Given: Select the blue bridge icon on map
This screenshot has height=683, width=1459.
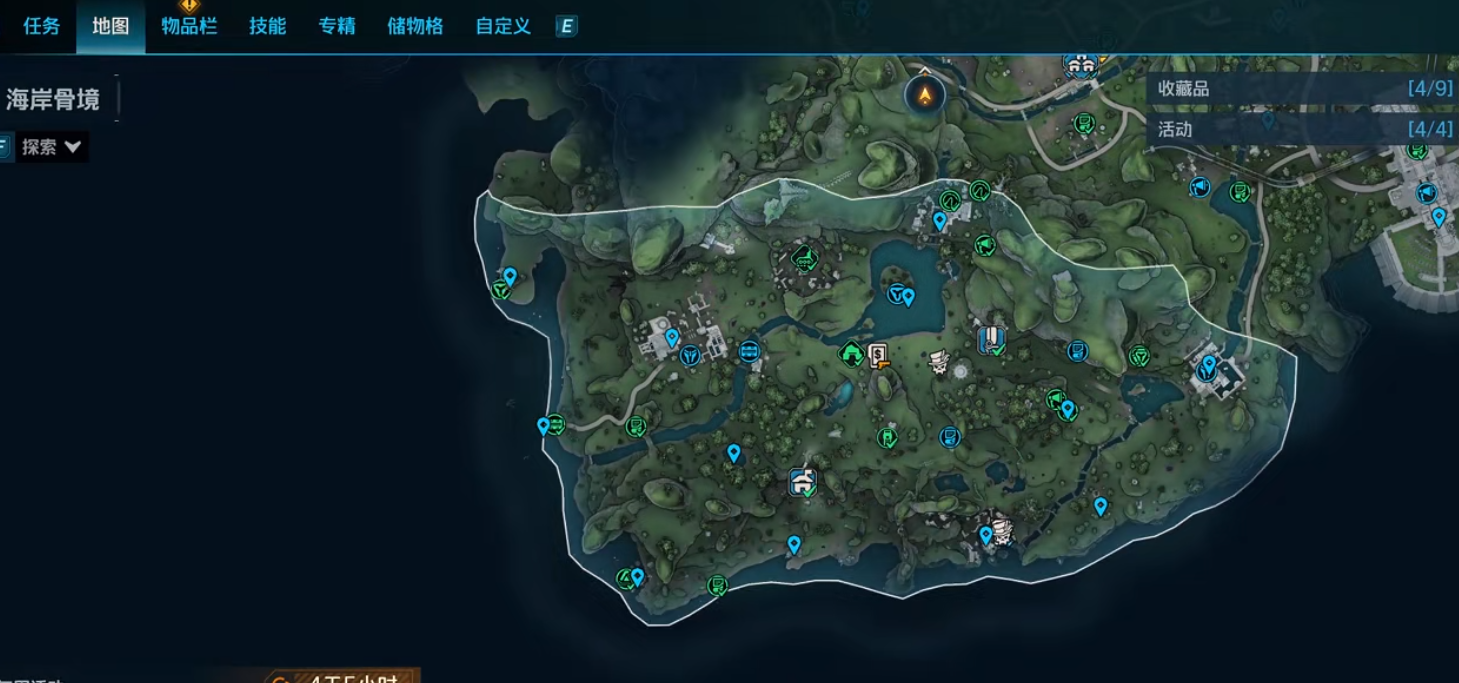Looking at the screenshot, I should 749,351.
